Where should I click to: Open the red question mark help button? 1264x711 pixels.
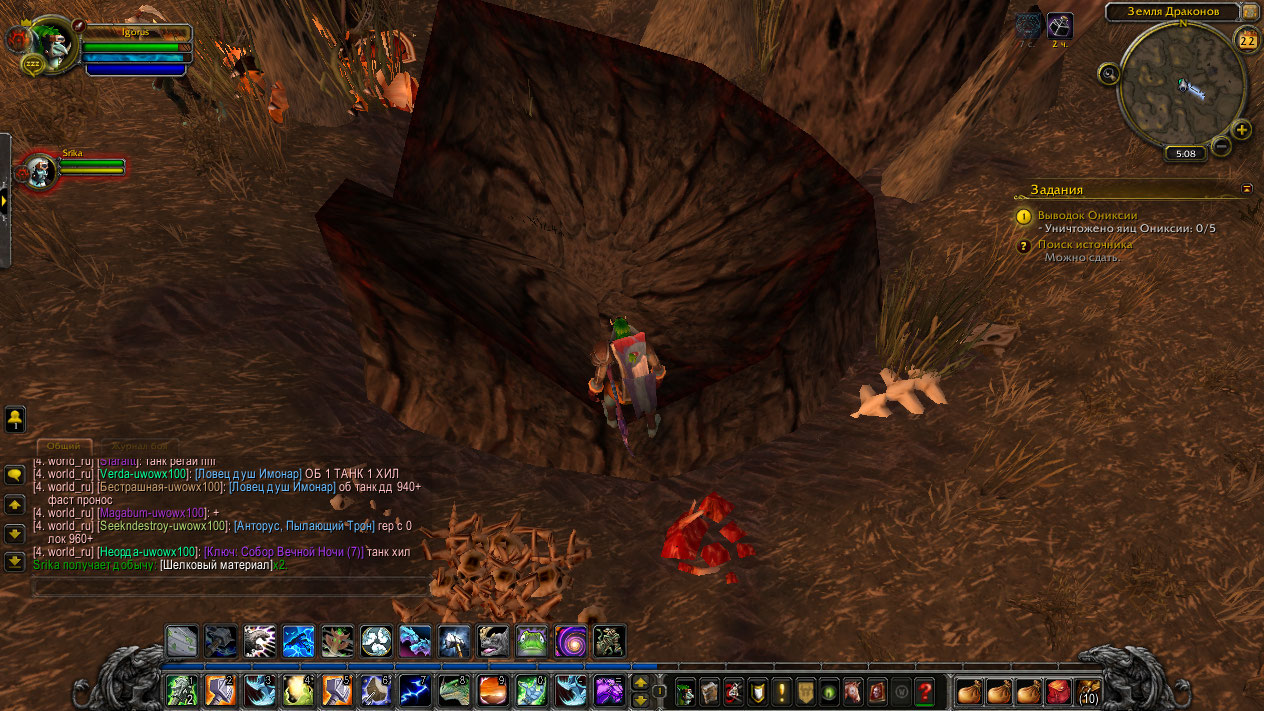pyautogui.click(x=925, y=691)
